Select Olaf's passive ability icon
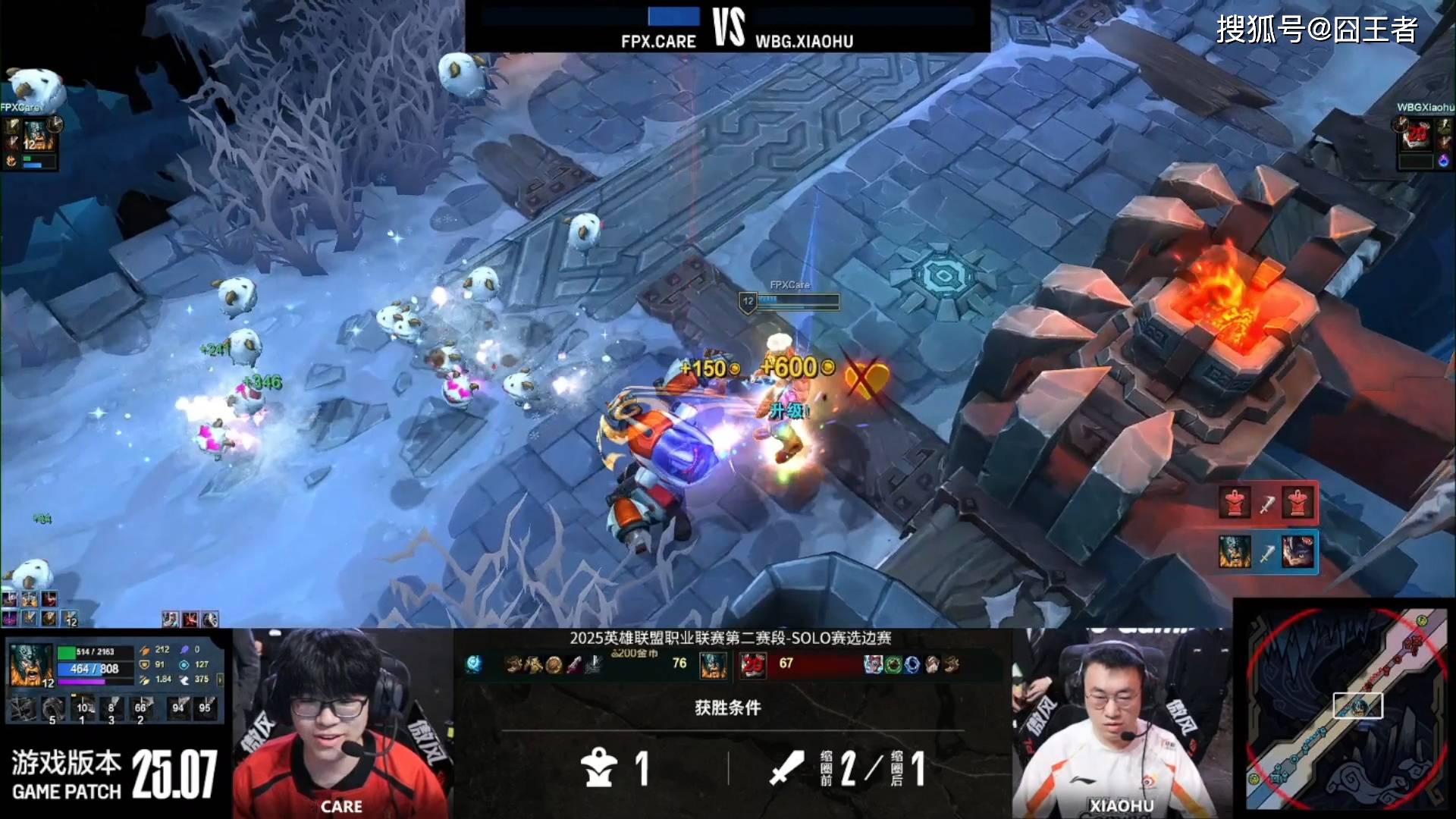Screen dimensions: 1456x819 [23, 709]
